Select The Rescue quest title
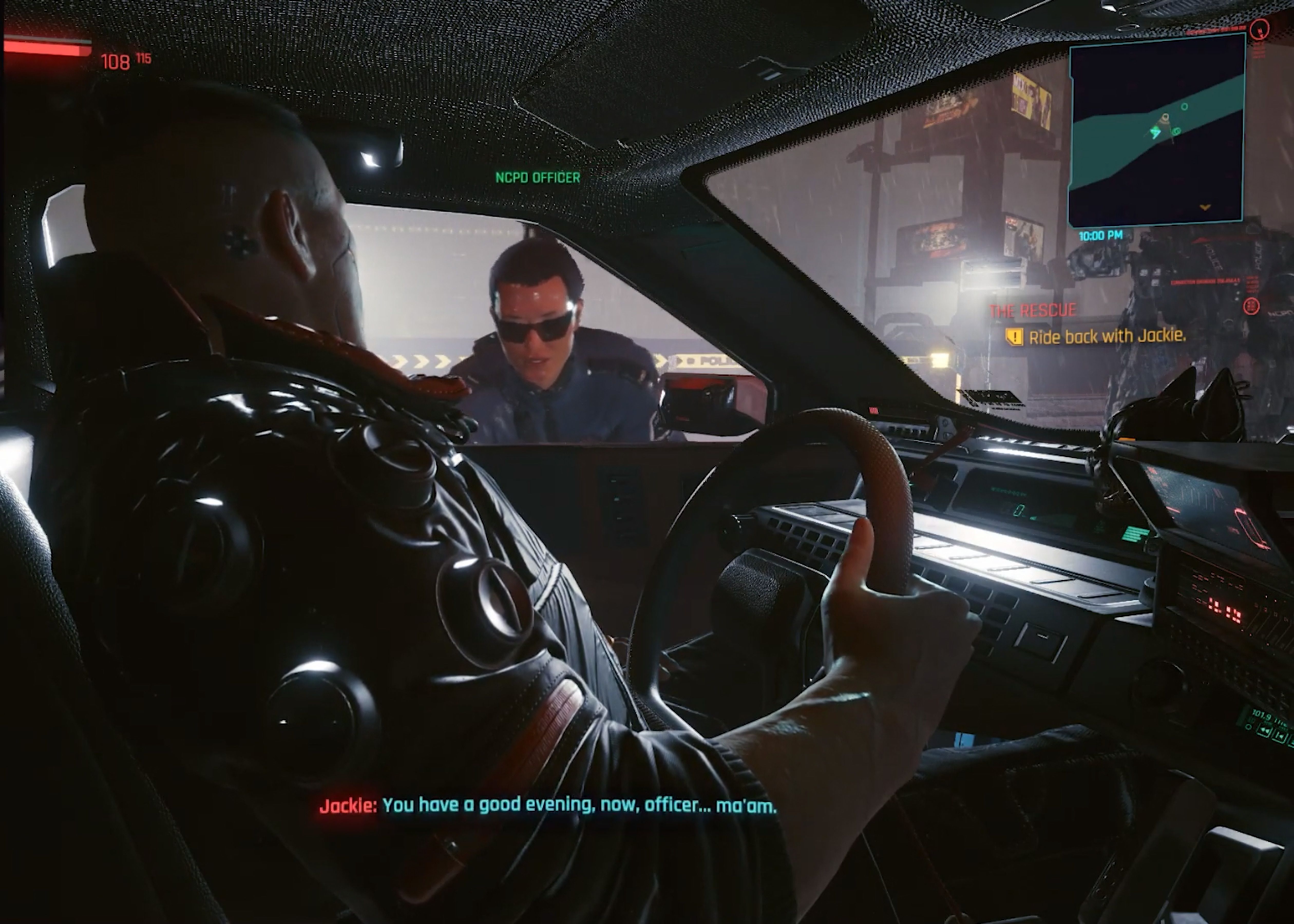This screenshot has width=1294, height=924. pyautogui.click(x=1033, y=311)
